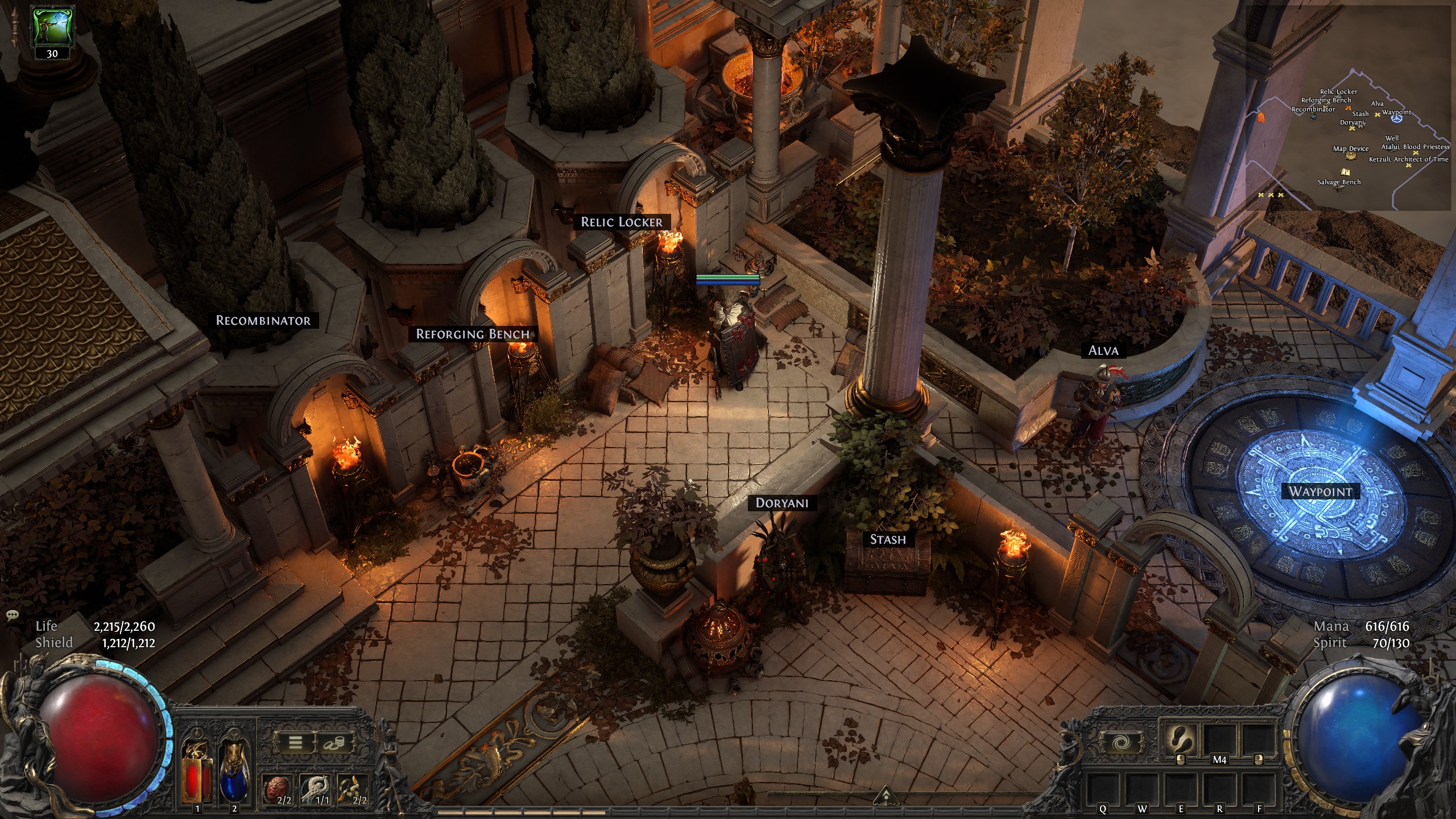Select the Waypoint name label
The image size is (1456, 819).
1320,491
